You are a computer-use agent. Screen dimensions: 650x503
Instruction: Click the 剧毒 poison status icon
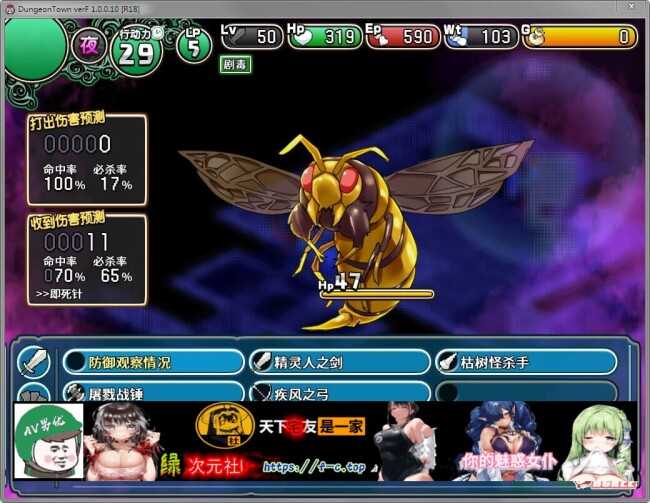coord(236,64)
